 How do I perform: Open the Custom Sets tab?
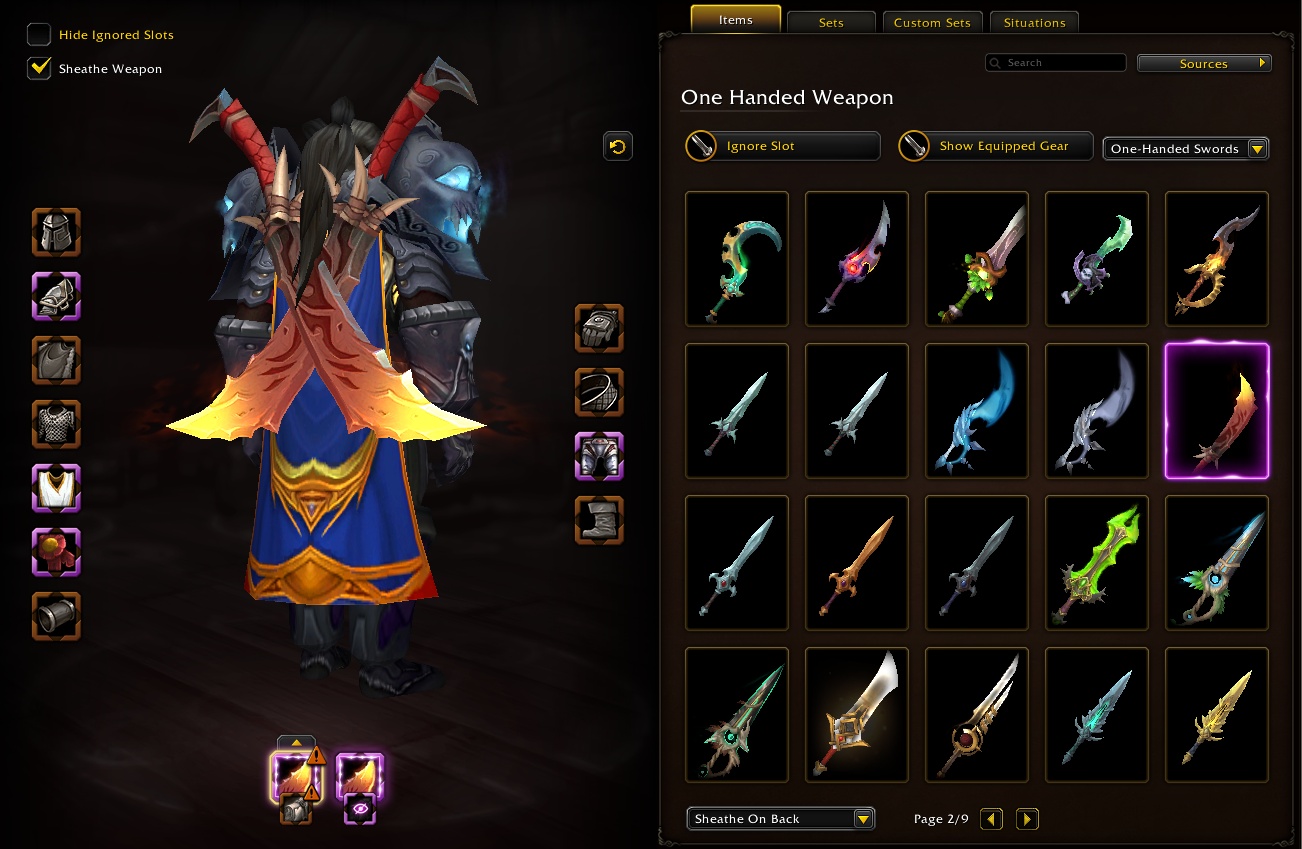click(x=932, y=22)
